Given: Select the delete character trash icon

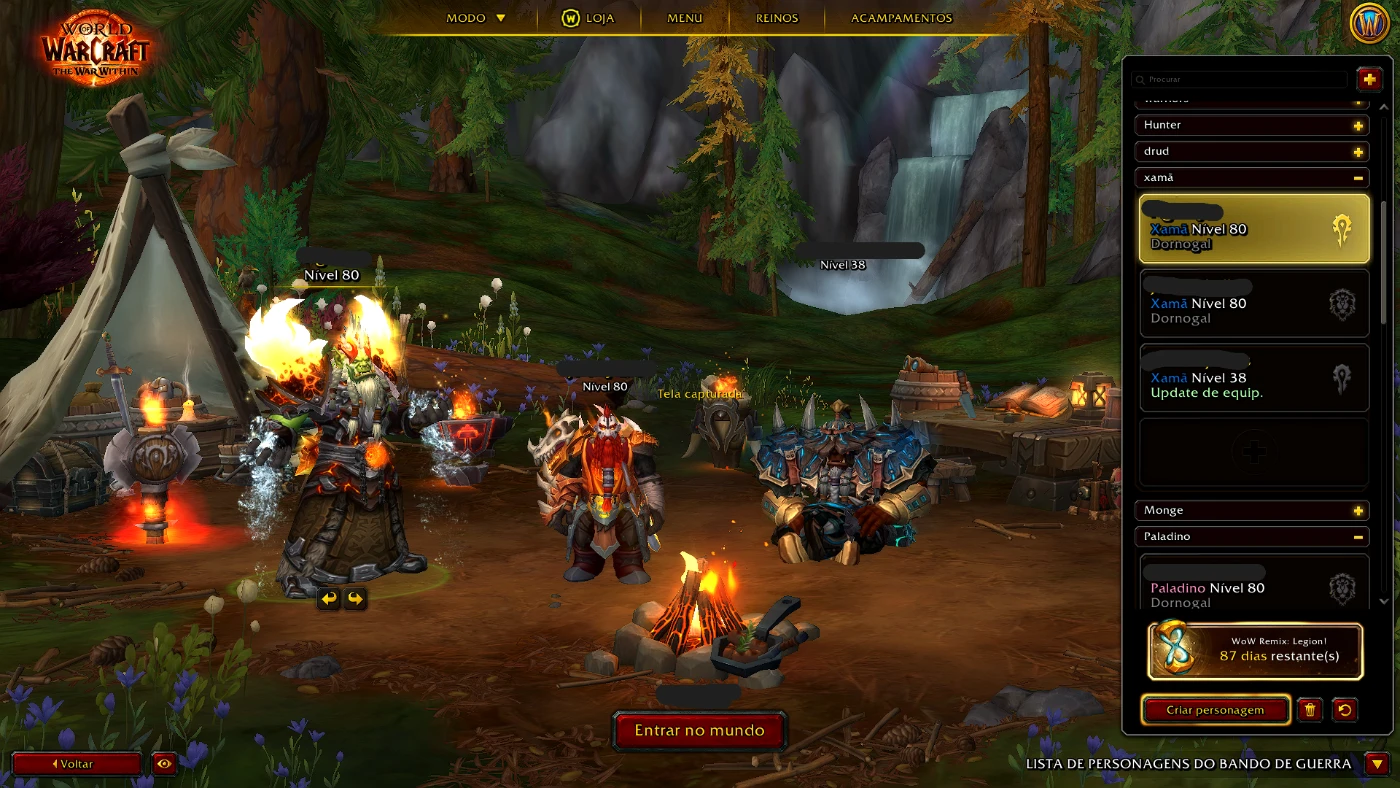Looking at the screenshot, I should point(1311,710).
